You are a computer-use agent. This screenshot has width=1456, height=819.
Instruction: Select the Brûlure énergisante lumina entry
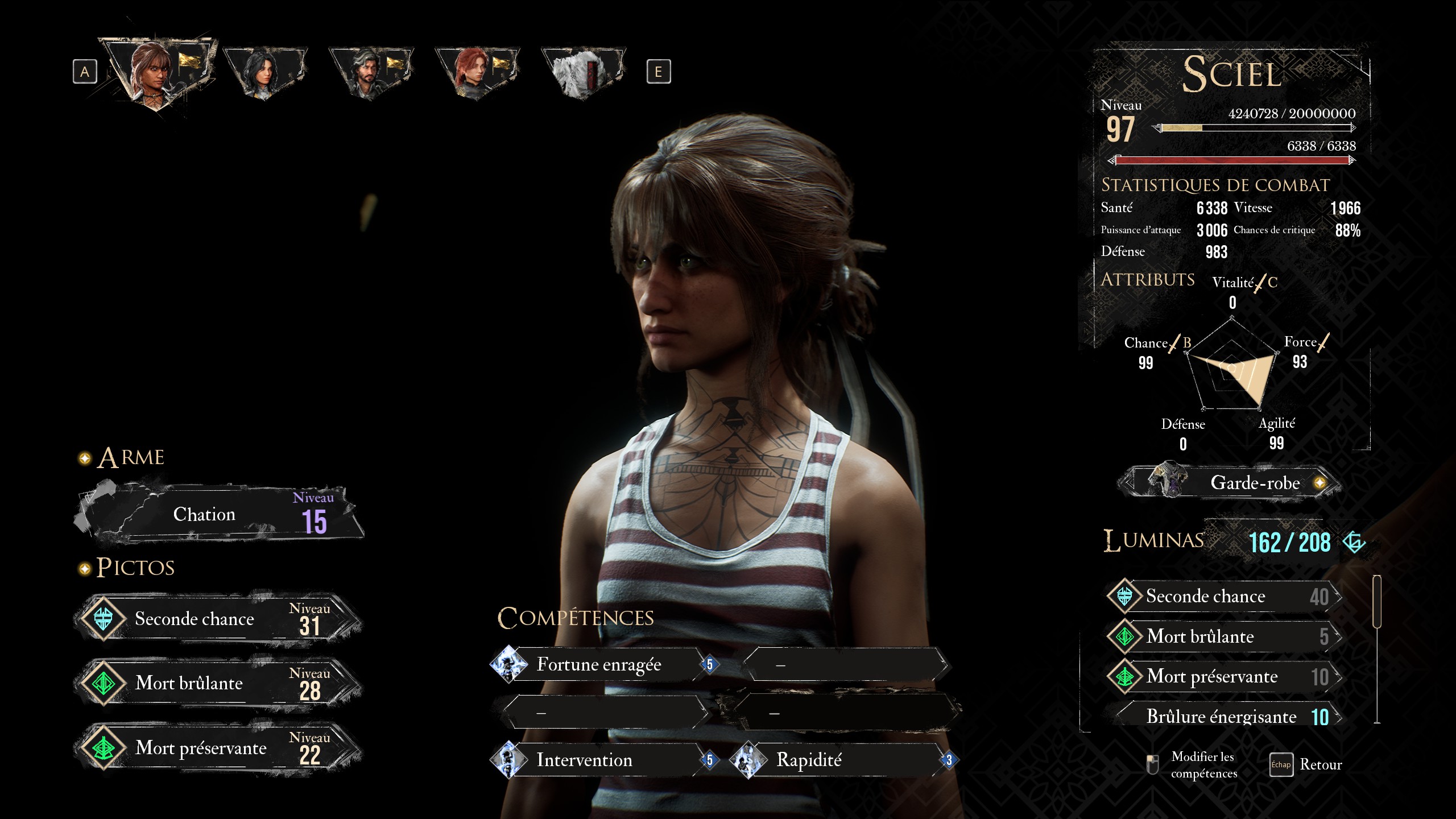(x=1223, y=717)
